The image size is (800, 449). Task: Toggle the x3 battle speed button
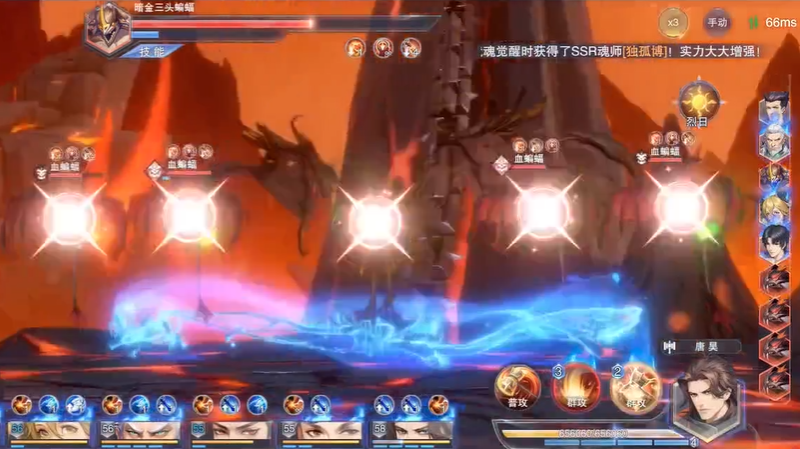673,21
